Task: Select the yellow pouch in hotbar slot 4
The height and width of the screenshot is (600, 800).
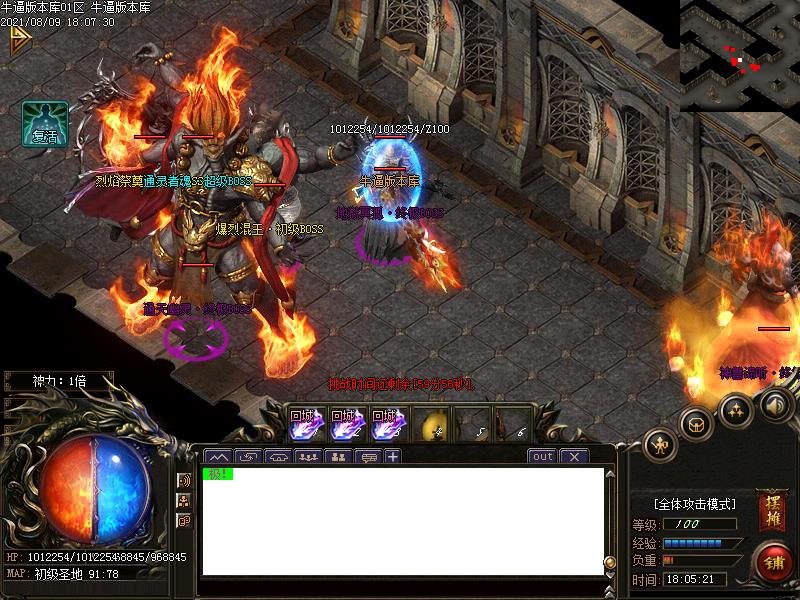Action: (x=430, y=425)
